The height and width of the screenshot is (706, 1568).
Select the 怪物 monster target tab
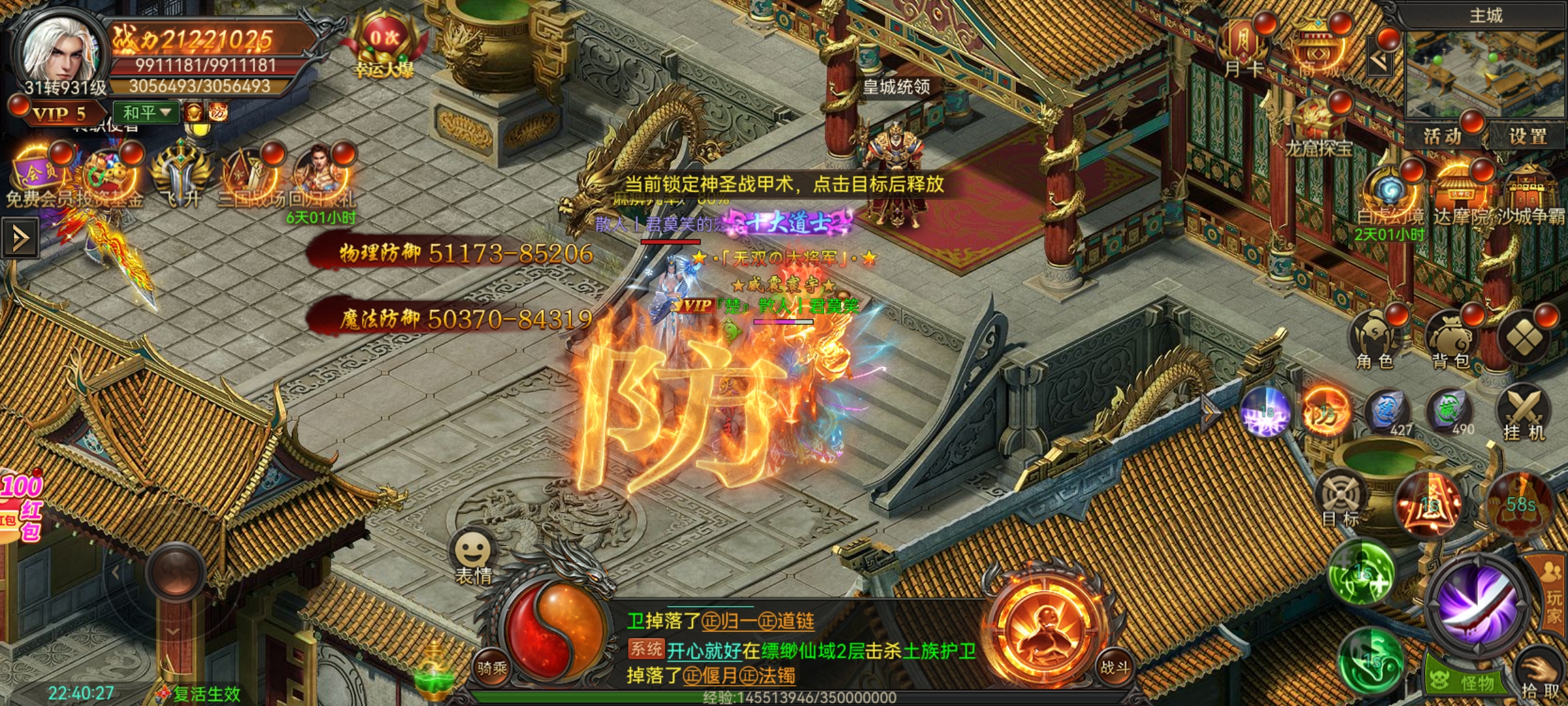pyautogui.click(x=1466, y=682)
